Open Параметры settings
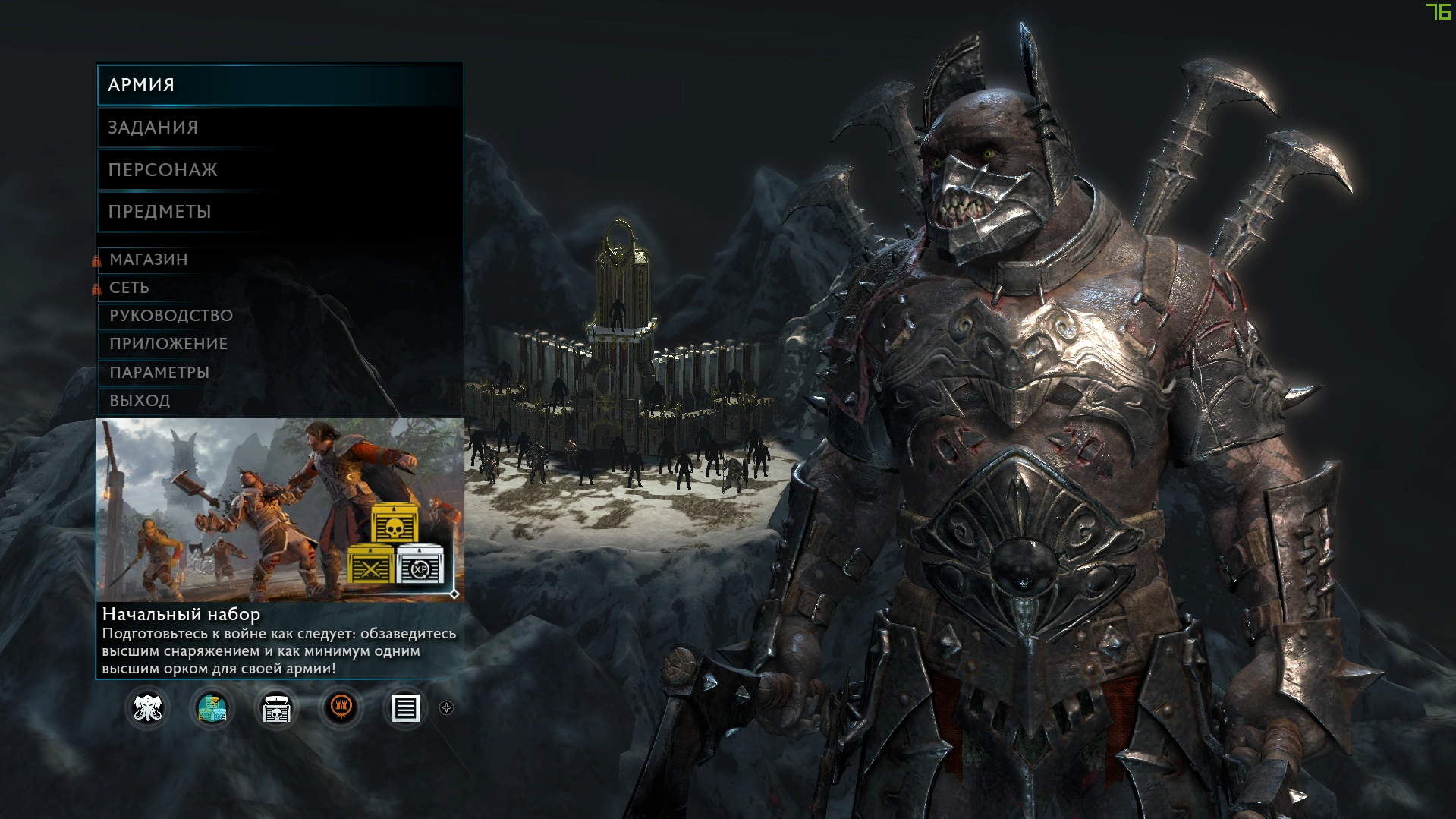 [159, 373]
